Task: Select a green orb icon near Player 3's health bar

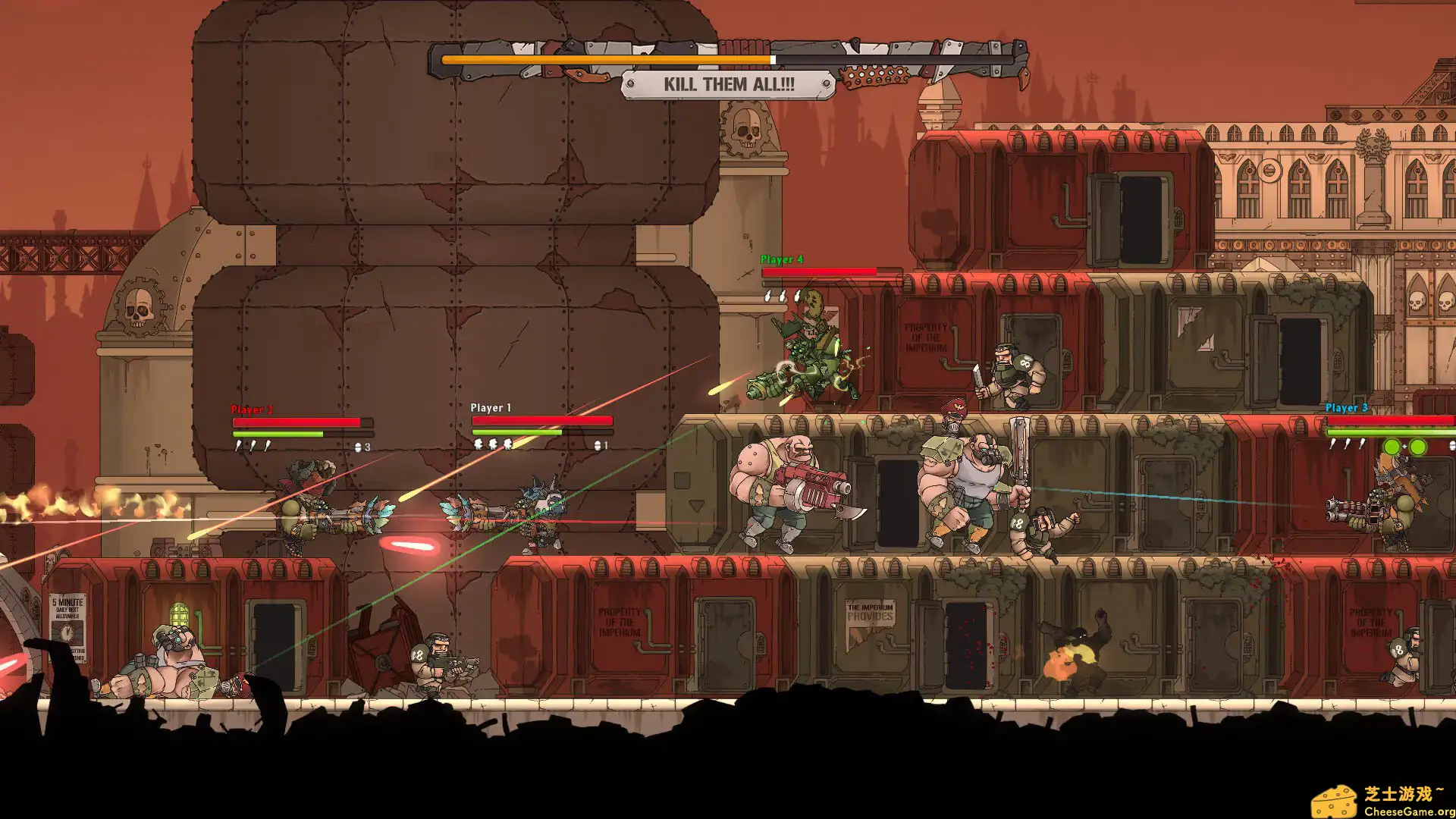Action: tap(1393, 445)
